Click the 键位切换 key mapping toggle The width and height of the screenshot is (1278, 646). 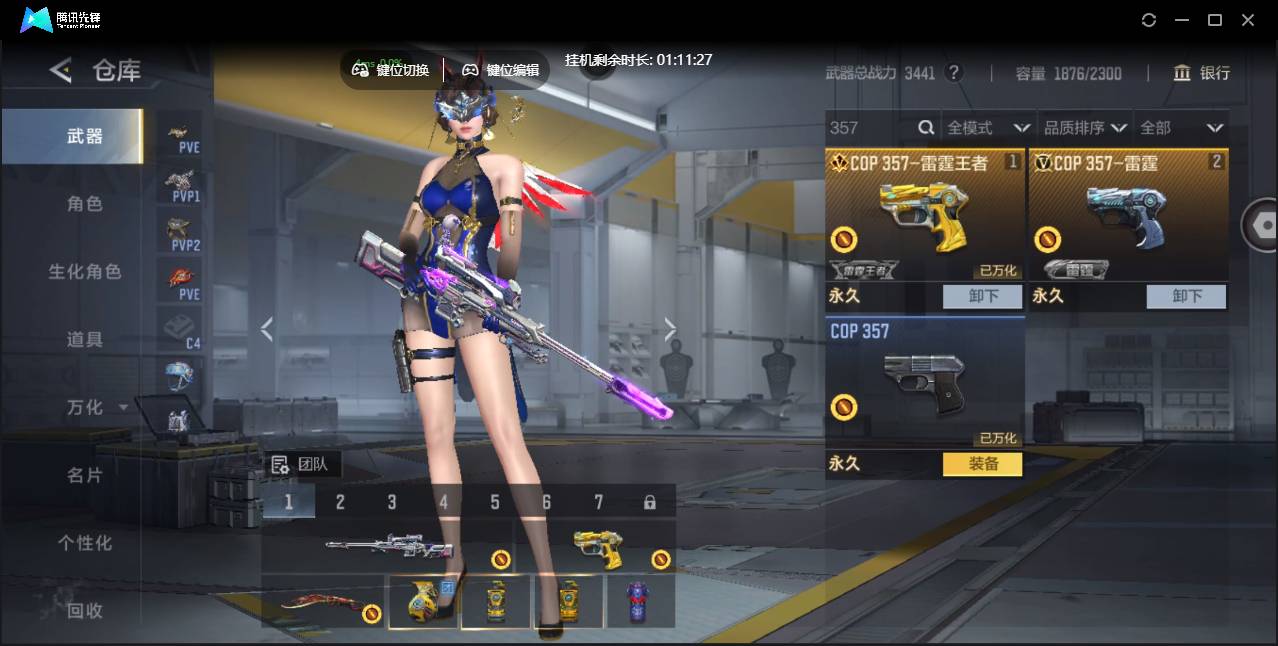coord(391,70)
